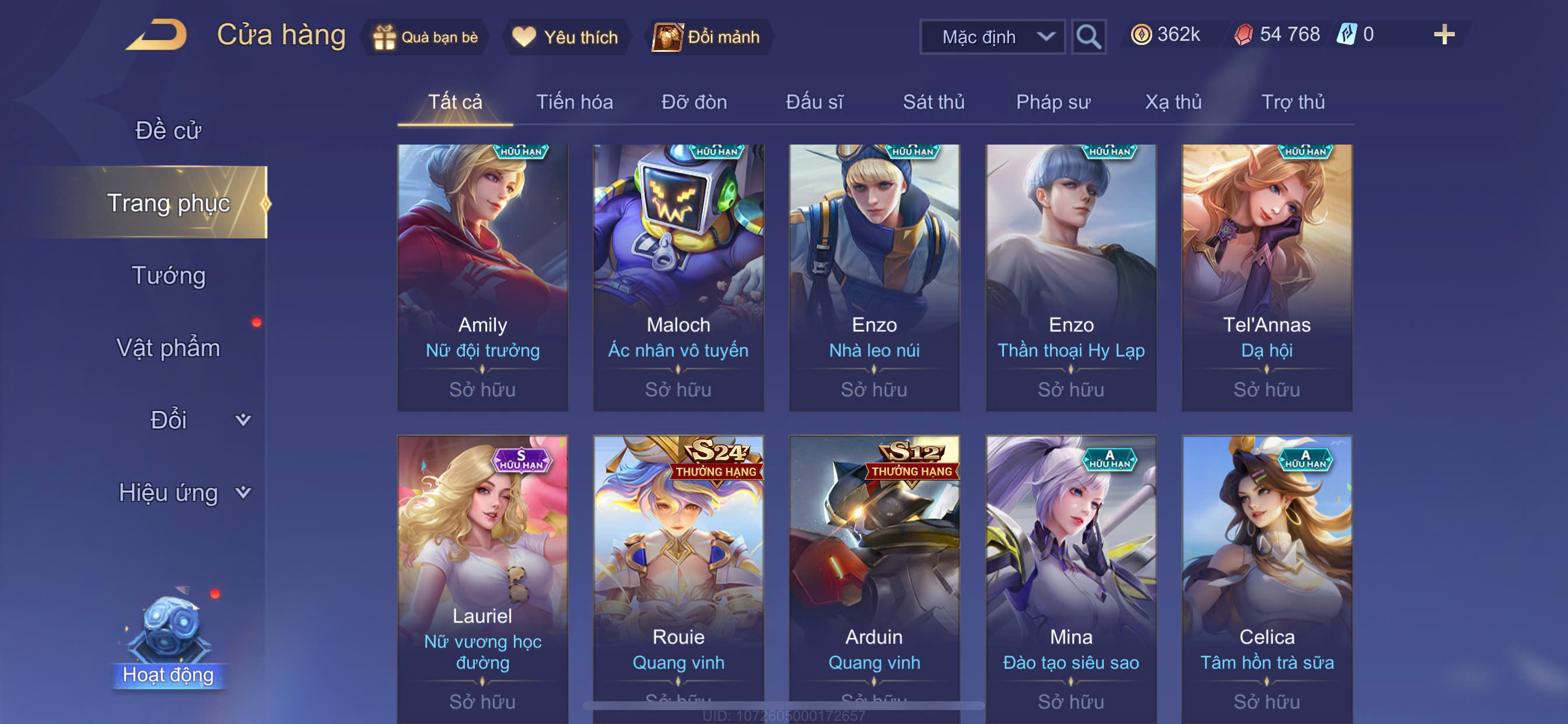The height and width of the screenshot is (724, 1568).
Task: Show the Pháp sư skins tab
Action: click(x=1053, y=101)
